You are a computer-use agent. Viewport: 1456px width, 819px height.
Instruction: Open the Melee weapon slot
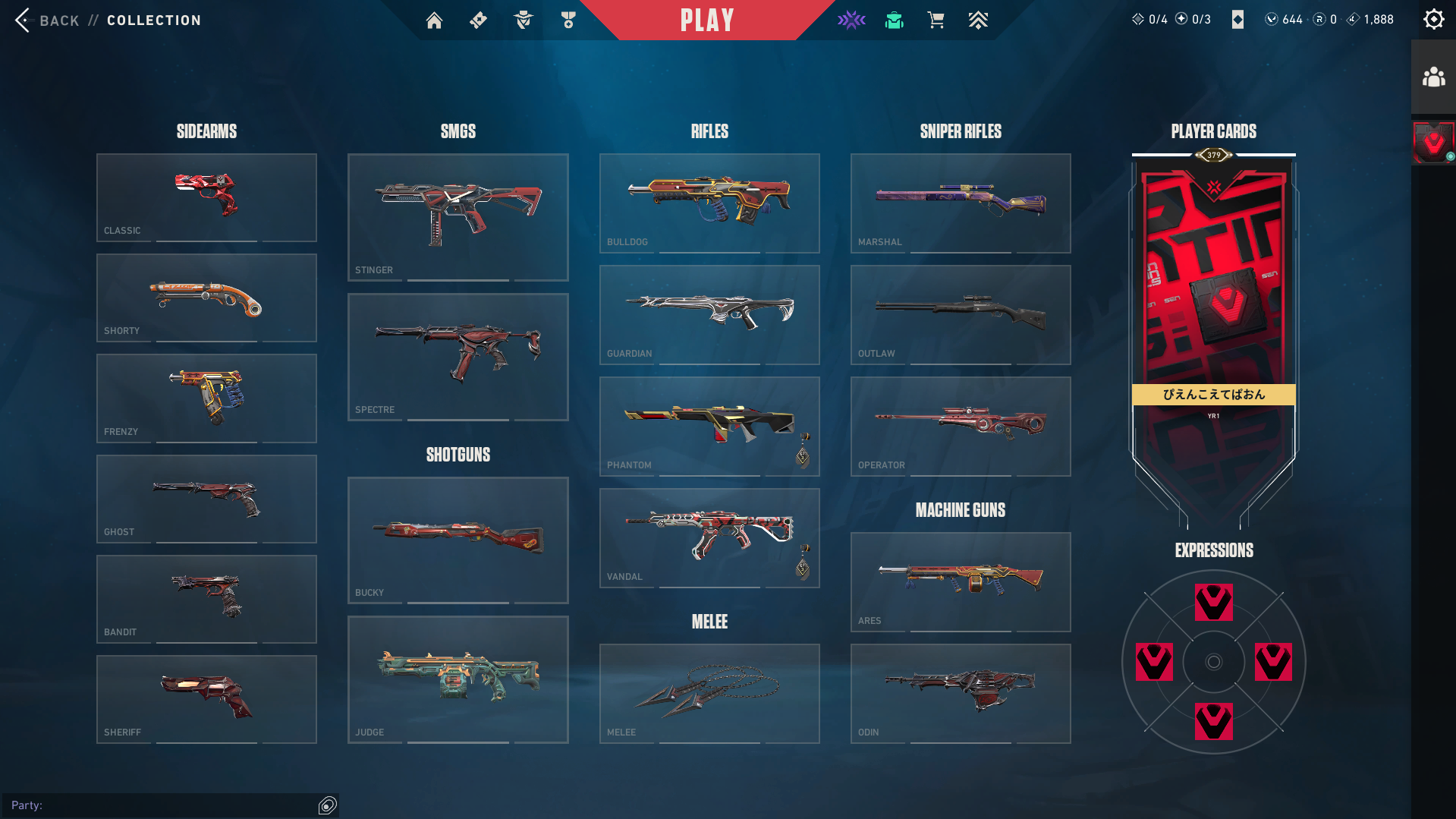(x=709, y=694)
